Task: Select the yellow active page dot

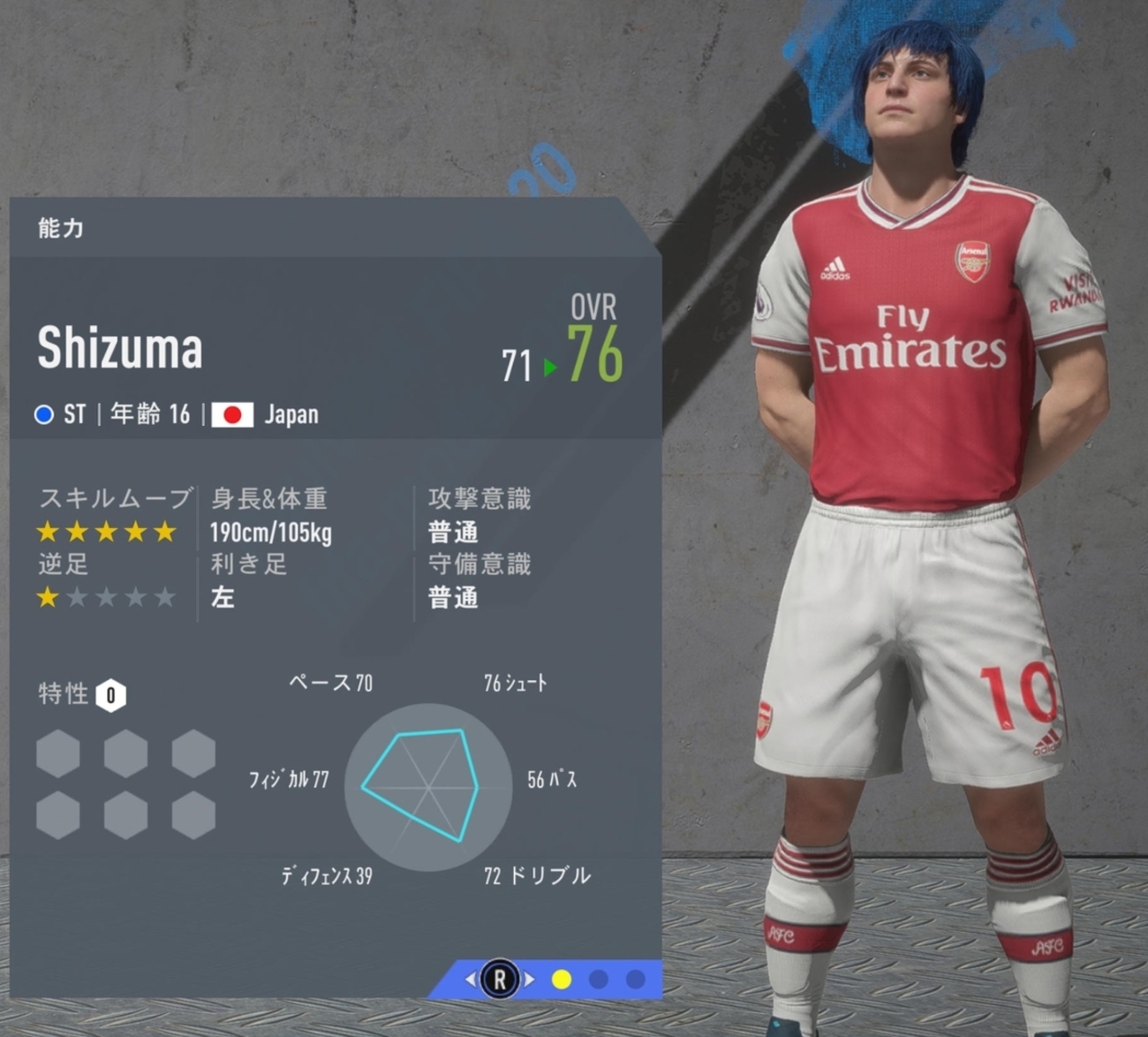Action: point(561,980)
